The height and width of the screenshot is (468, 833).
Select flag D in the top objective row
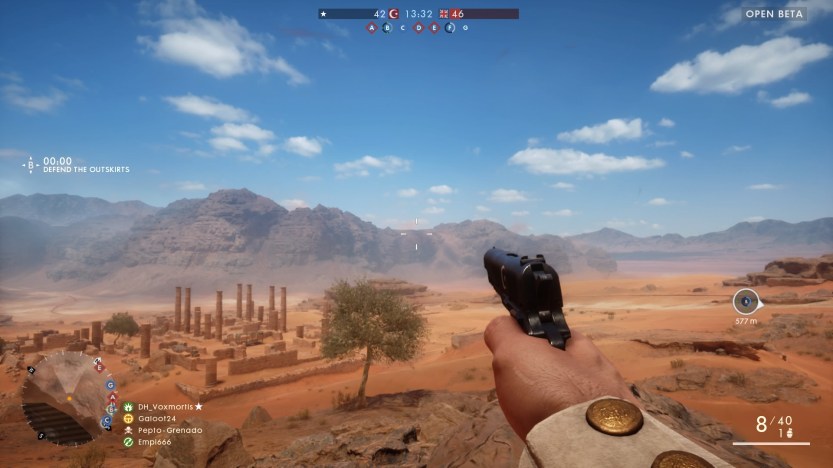(418, 28)
